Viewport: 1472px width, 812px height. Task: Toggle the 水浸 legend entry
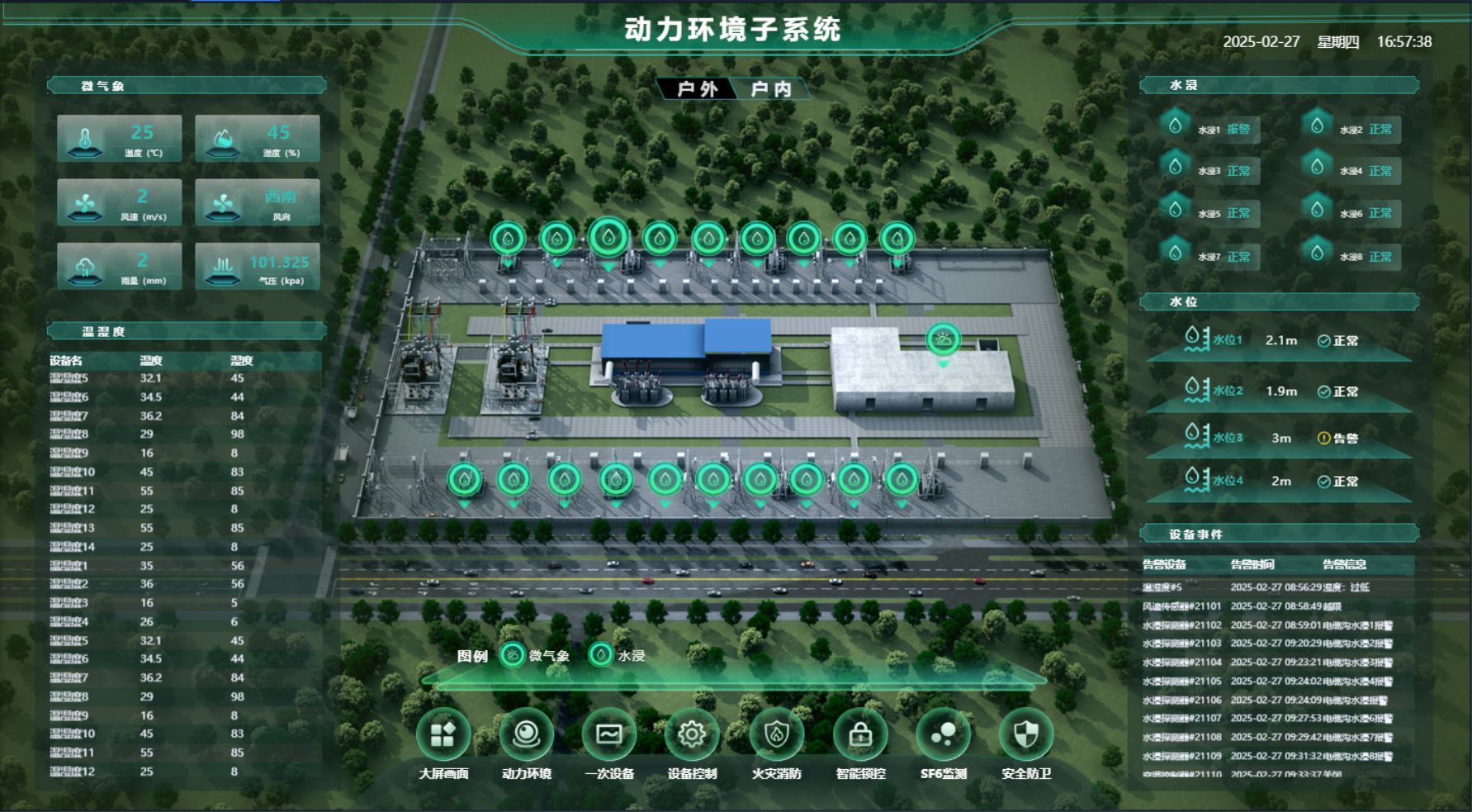[x=618, y=656]
